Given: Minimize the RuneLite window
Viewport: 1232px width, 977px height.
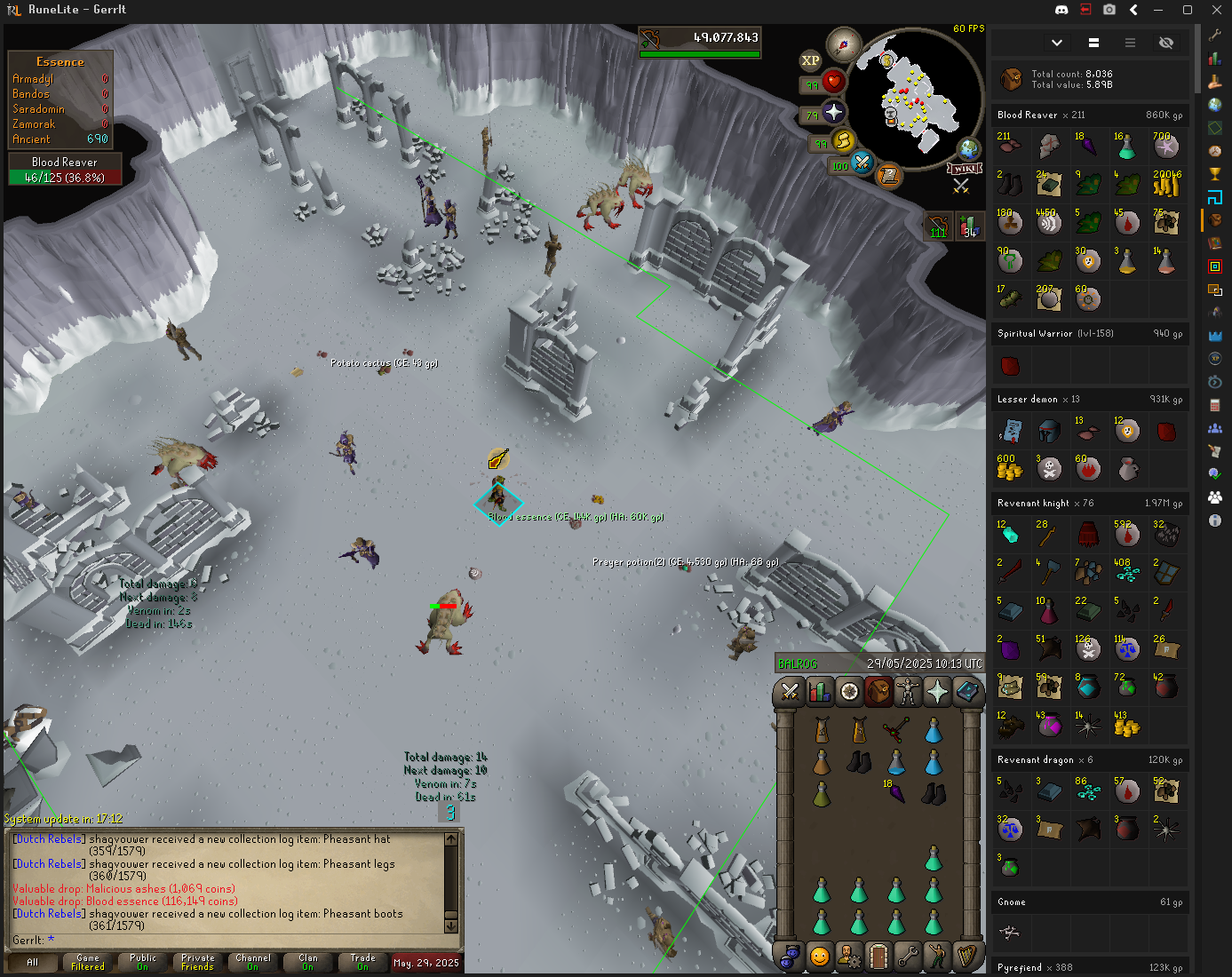Looking at the screenshot, I should pyautogui.click(x=1158, y=10).
